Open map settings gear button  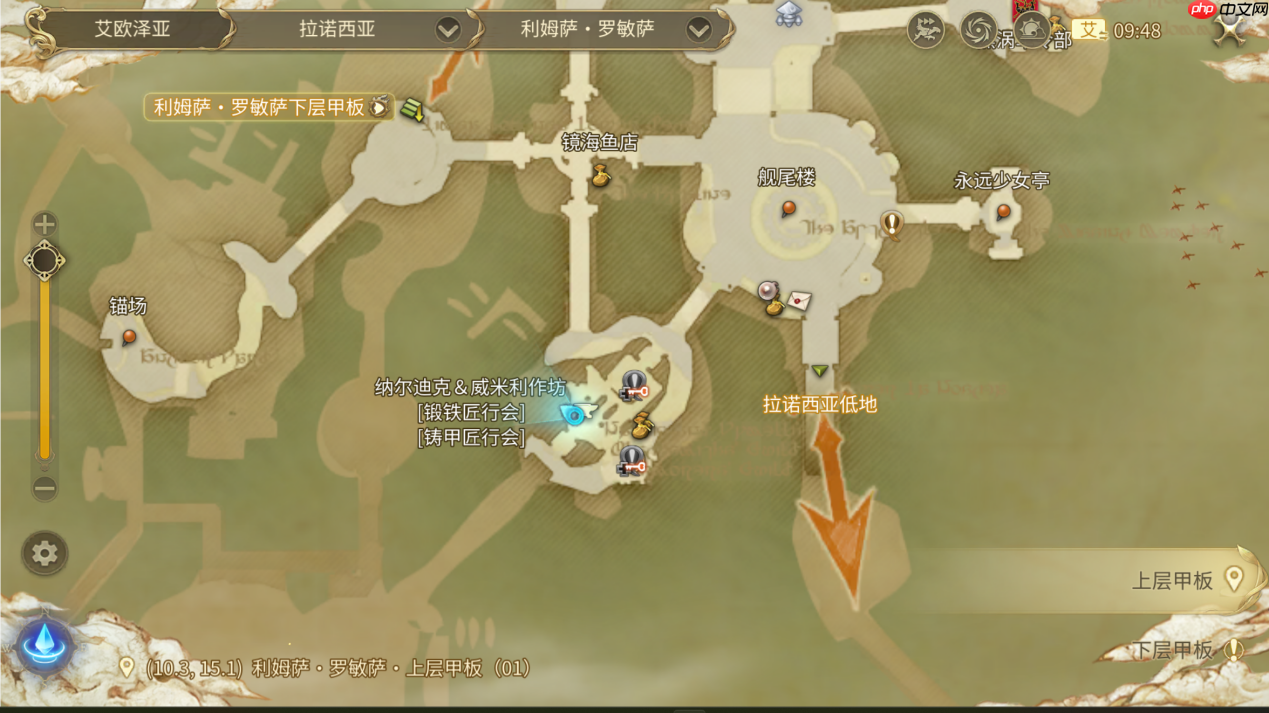point(44,553)
